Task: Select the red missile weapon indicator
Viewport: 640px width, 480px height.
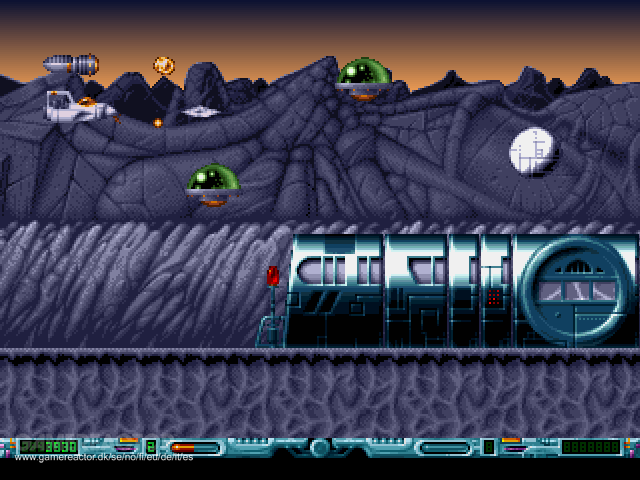Action: click(182, 447)
